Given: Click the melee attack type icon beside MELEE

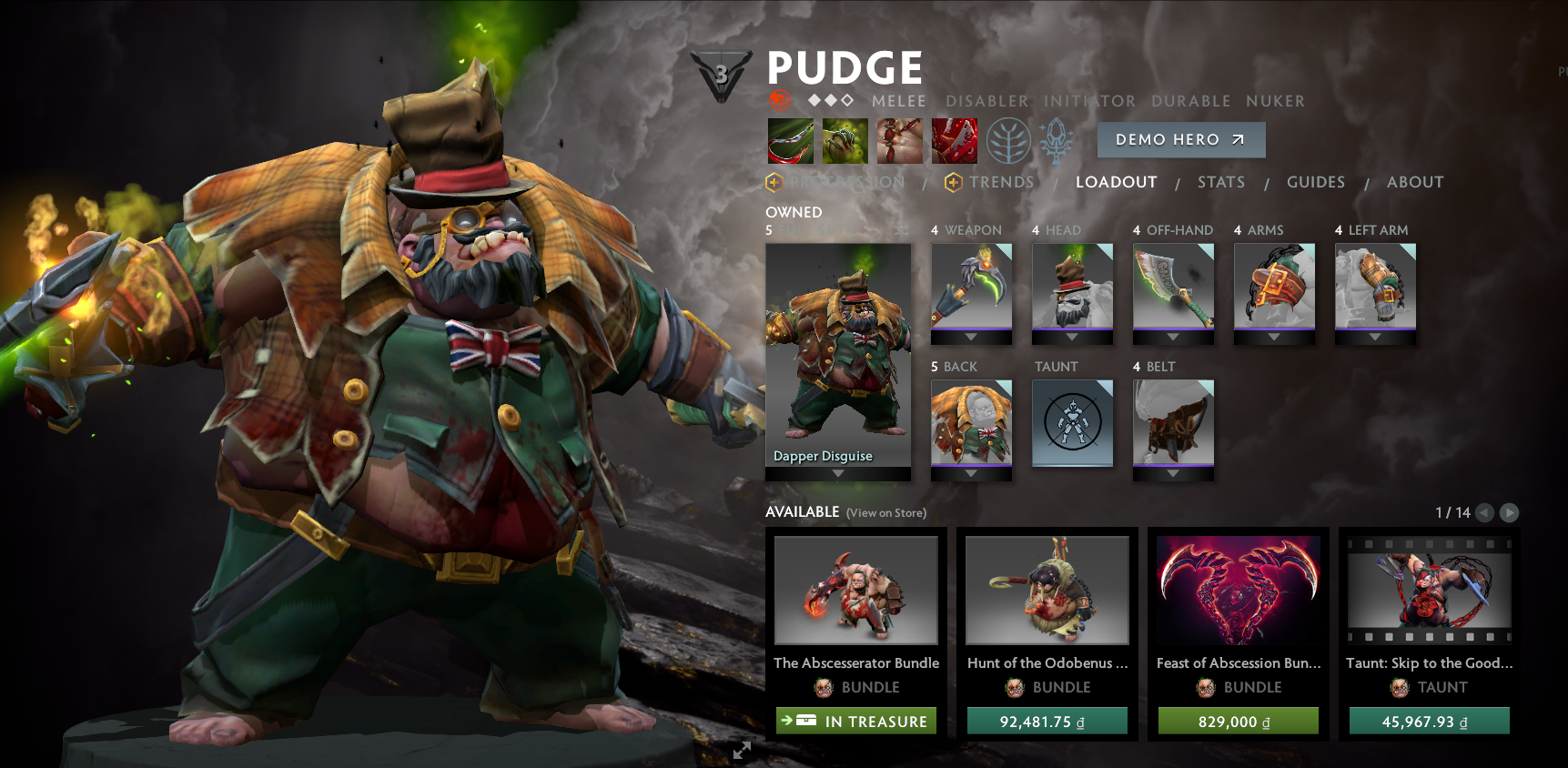Looking at the screenshot, I should click(x=778, y=100).
